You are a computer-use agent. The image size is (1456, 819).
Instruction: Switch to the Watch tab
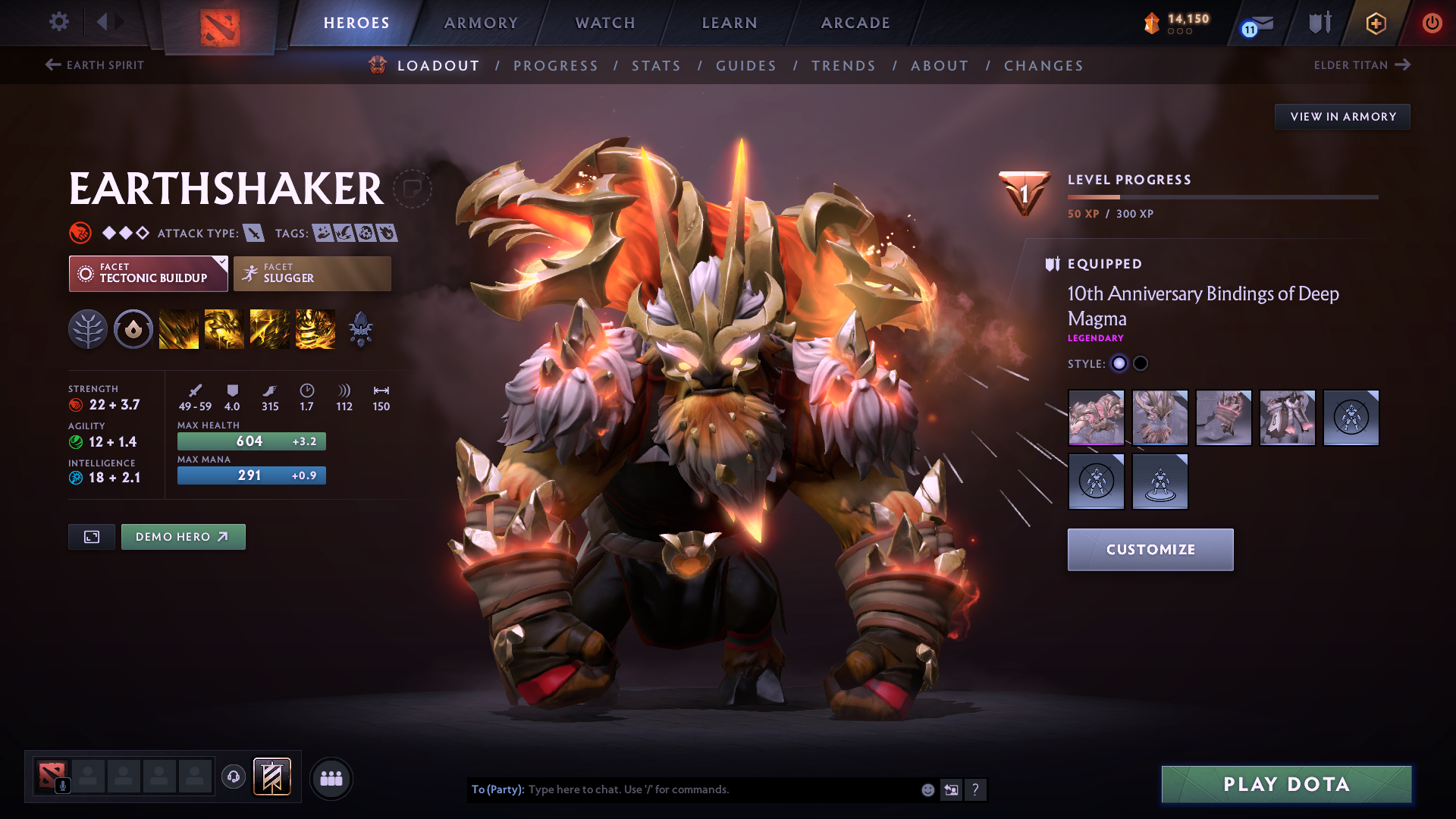click(x=605, y=23)
